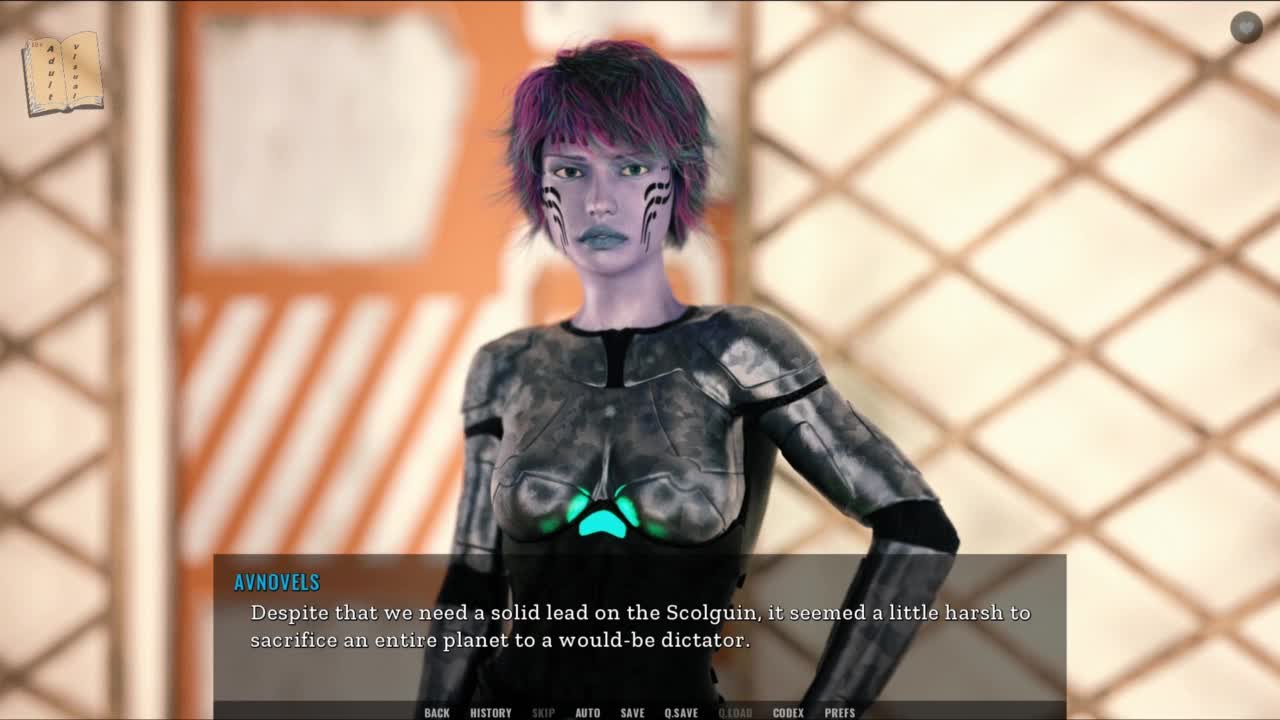Open the Save game screen
This screenshot has height=720, width=1280.
click(x=632, y=712)
